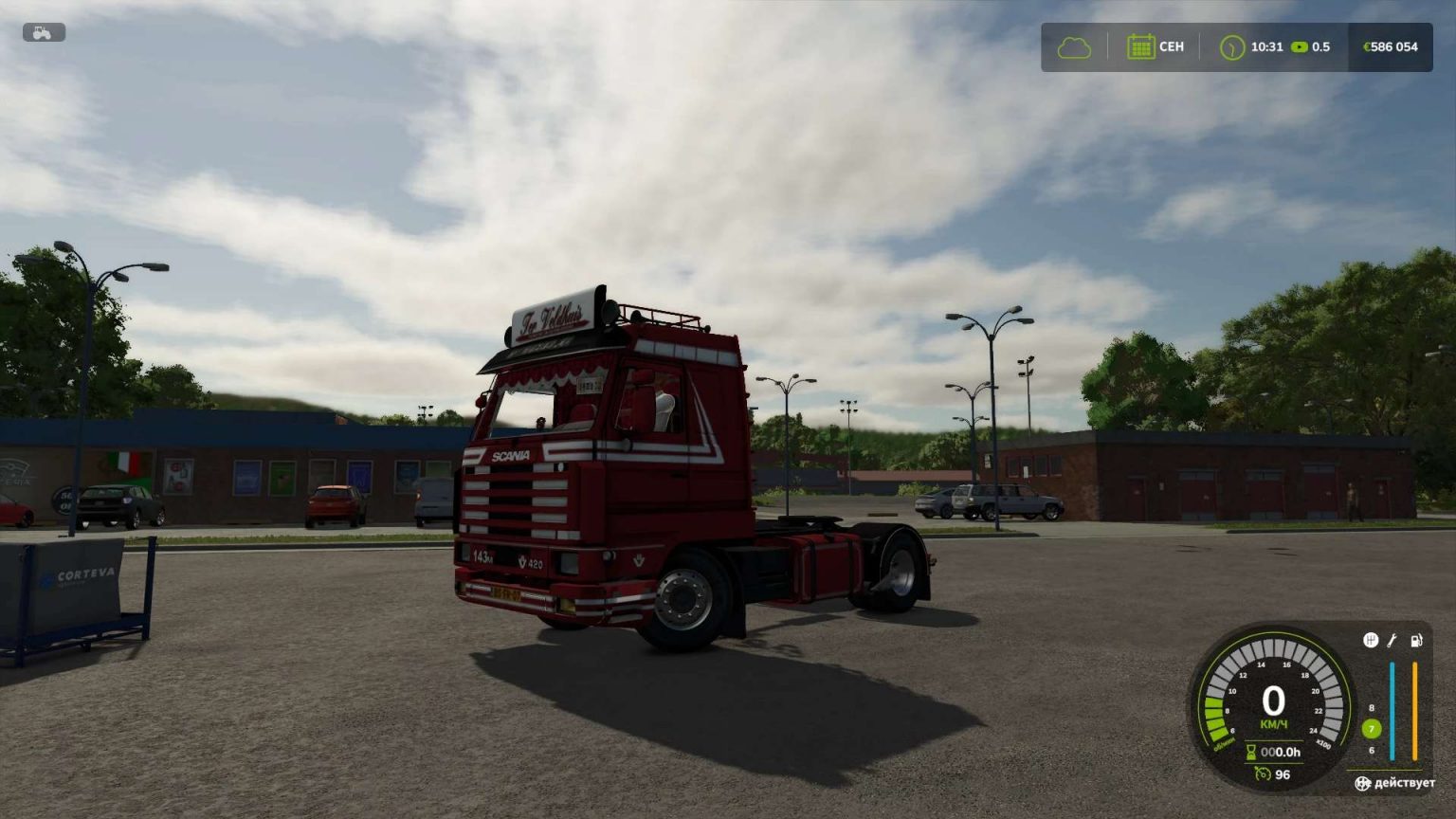The height and width of the screenshot is (819, 1456).
Task: Toggle the green gear 7 indicator
Action: click(1370, 729)
